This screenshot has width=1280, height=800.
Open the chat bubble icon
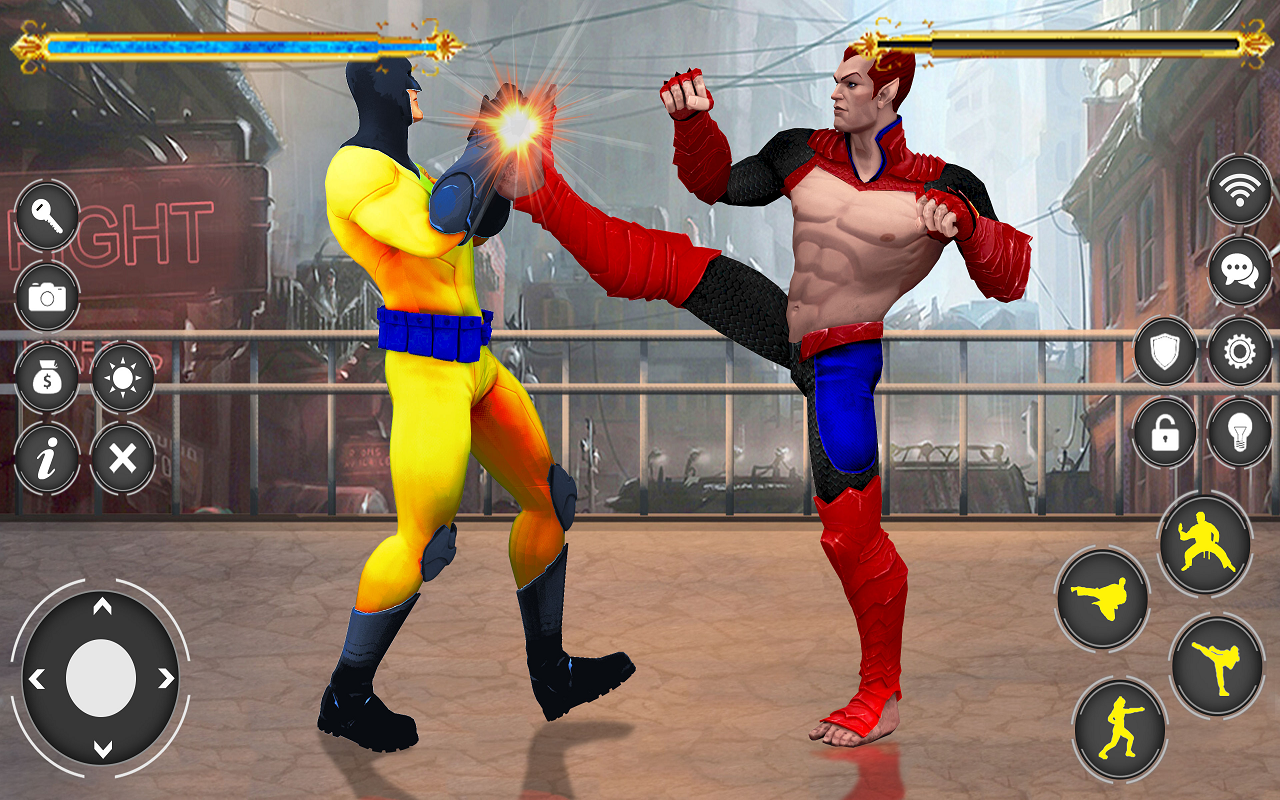tap(1238, 270)
